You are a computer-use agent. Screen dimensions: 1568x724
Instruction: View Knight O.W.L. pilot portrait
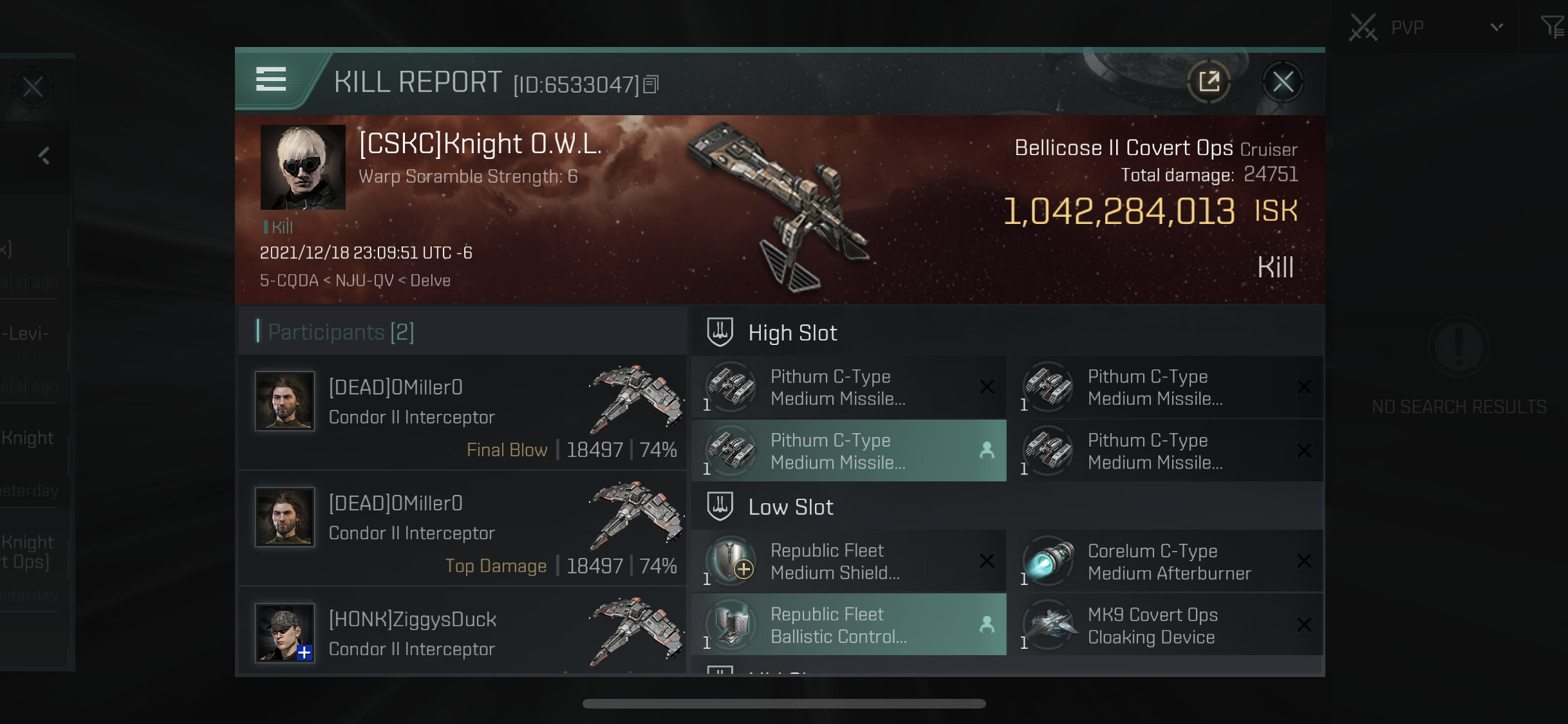pos(303,167)
